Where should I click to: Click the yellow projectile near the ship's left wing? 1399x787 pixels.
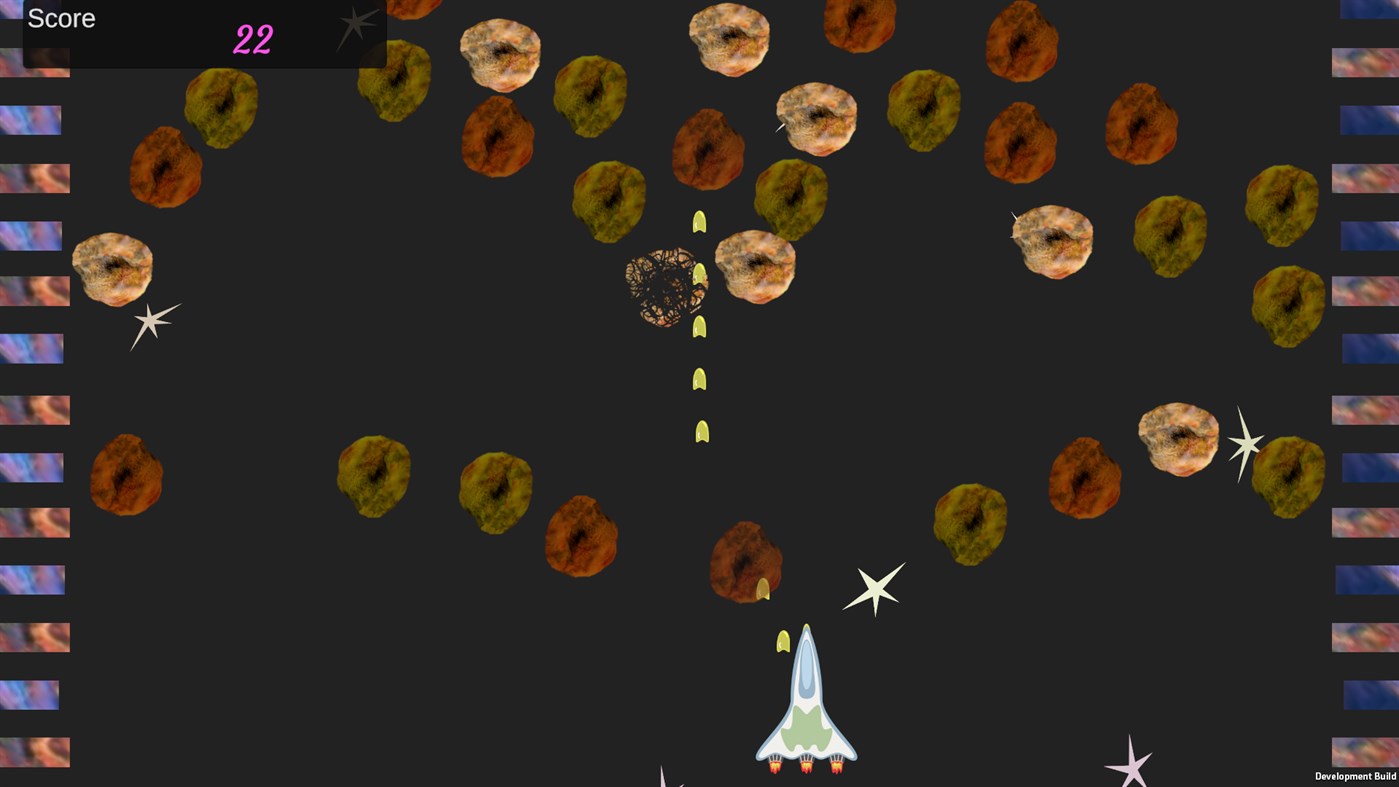(783, 641)
